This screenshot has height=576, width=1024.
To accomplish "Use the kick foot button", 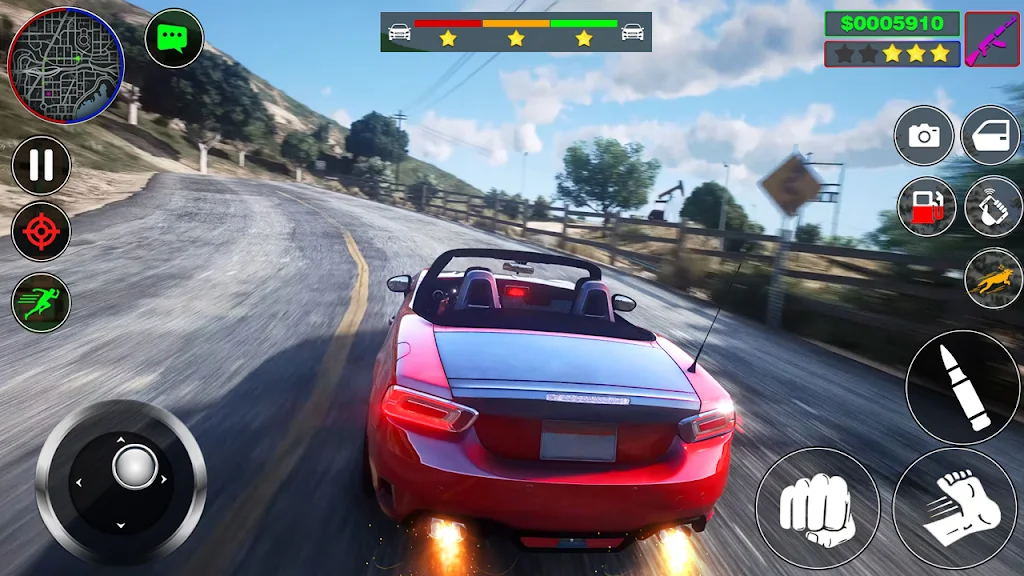I will click(x=954, y=508).
